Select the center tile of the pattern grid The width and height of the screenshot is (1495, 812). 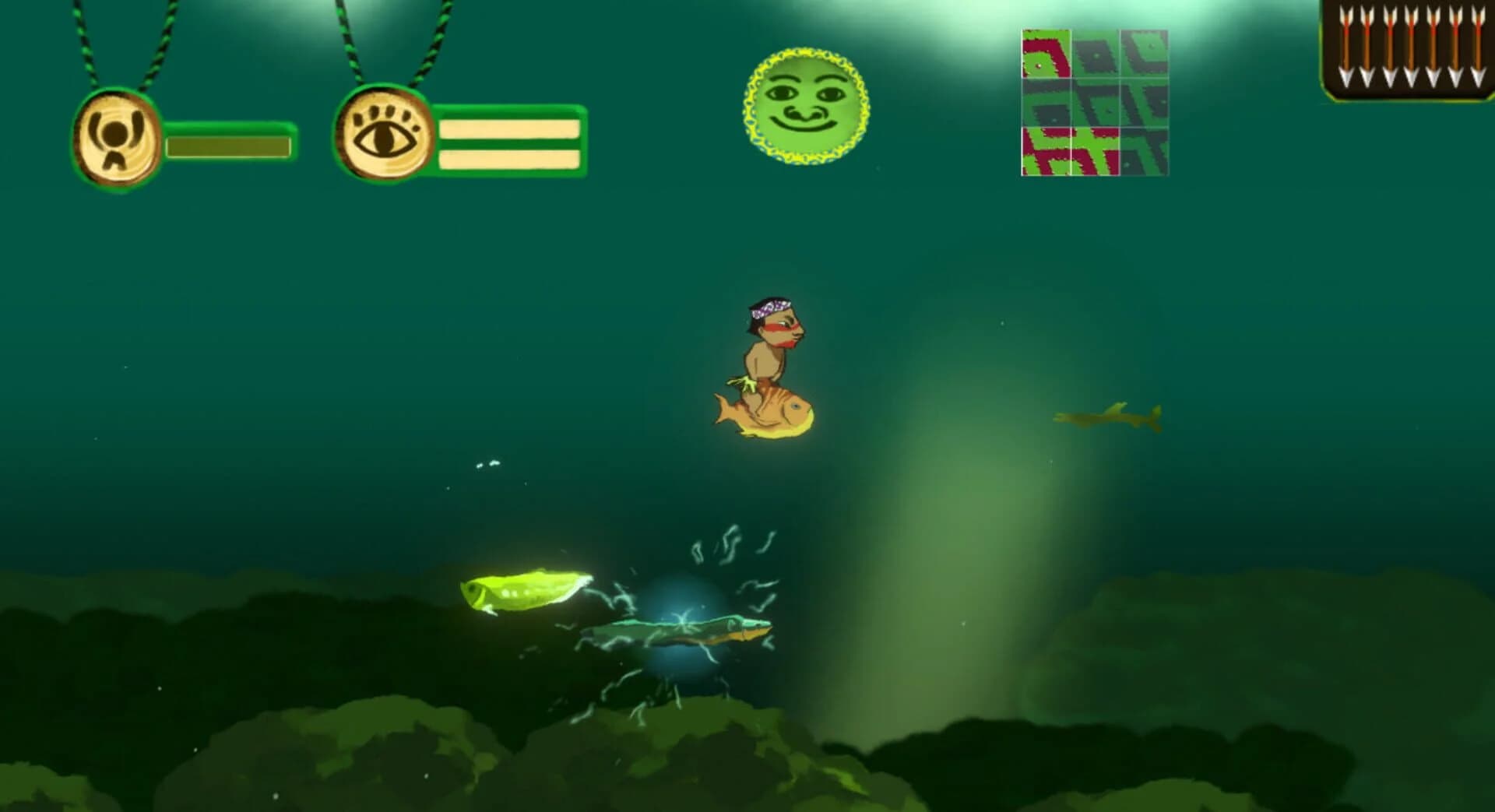1092,101
